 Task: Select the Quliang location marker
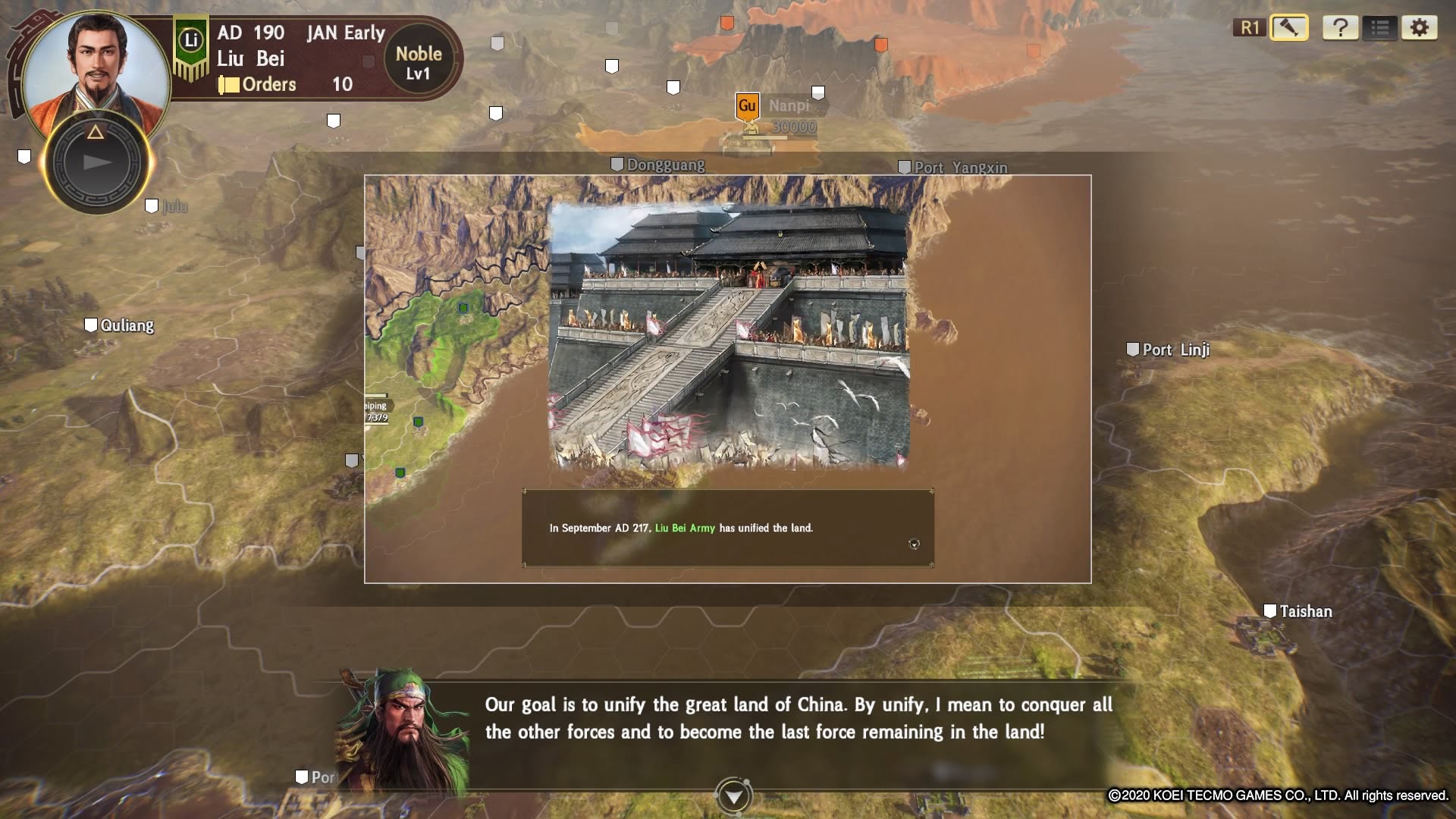[119, 325]
